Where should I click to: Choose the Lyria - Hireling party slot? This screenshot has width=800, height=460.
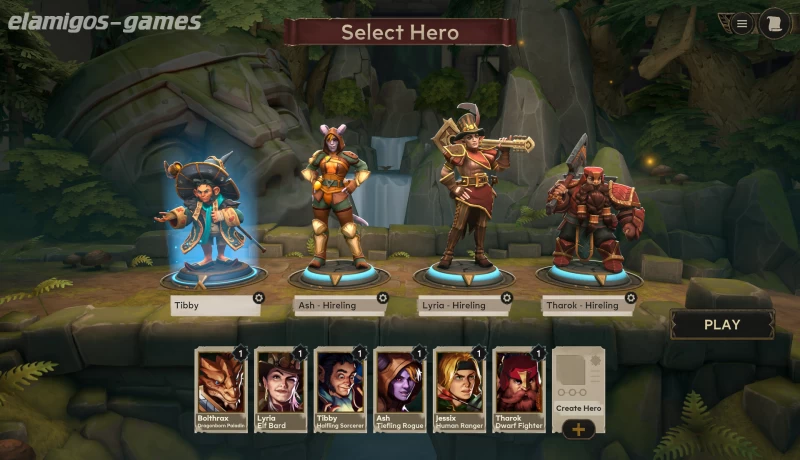[x=457, y=306]
